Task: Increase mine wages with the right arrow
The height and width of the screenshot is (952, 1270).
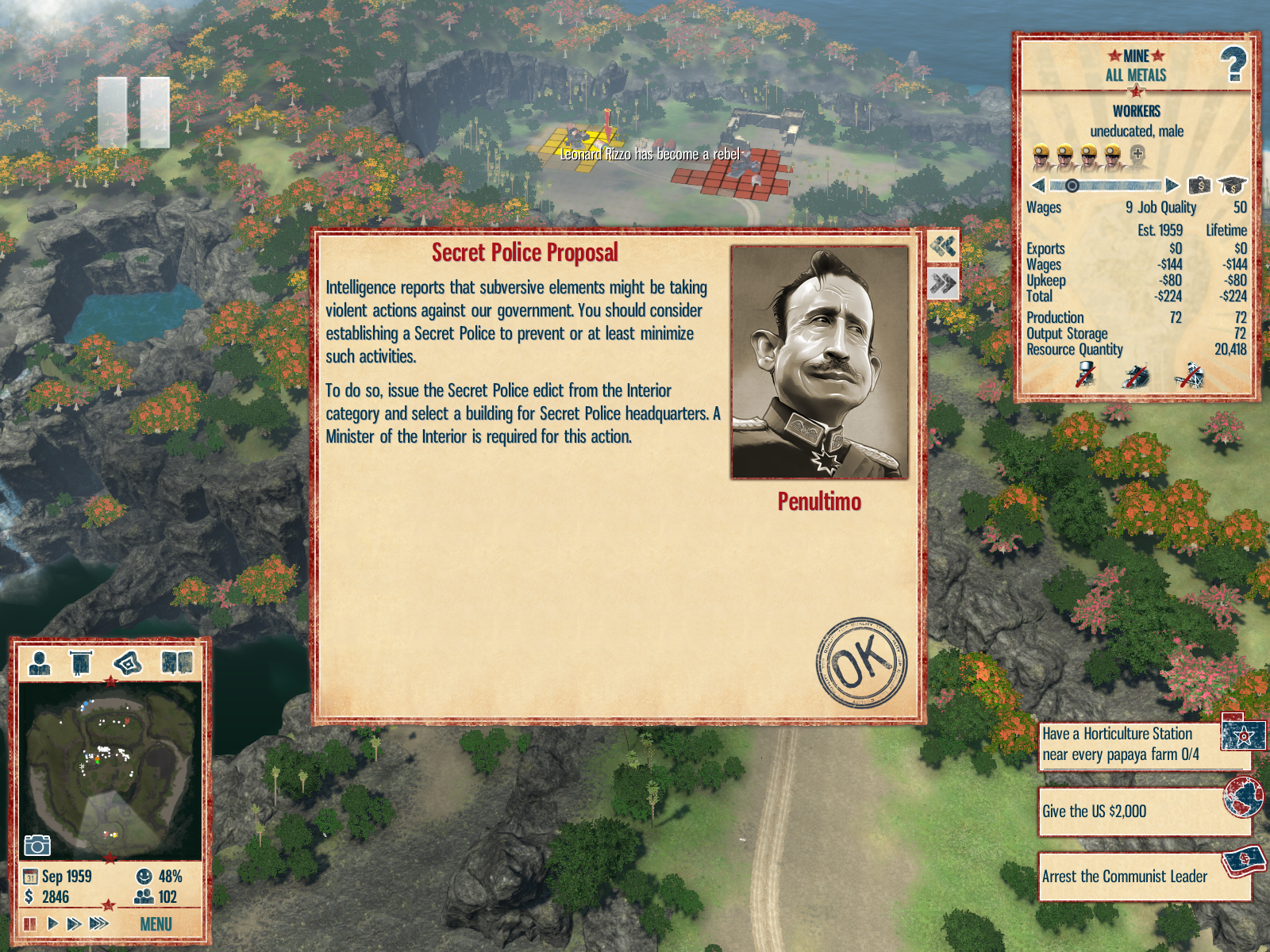Action: click(1172, 186)
